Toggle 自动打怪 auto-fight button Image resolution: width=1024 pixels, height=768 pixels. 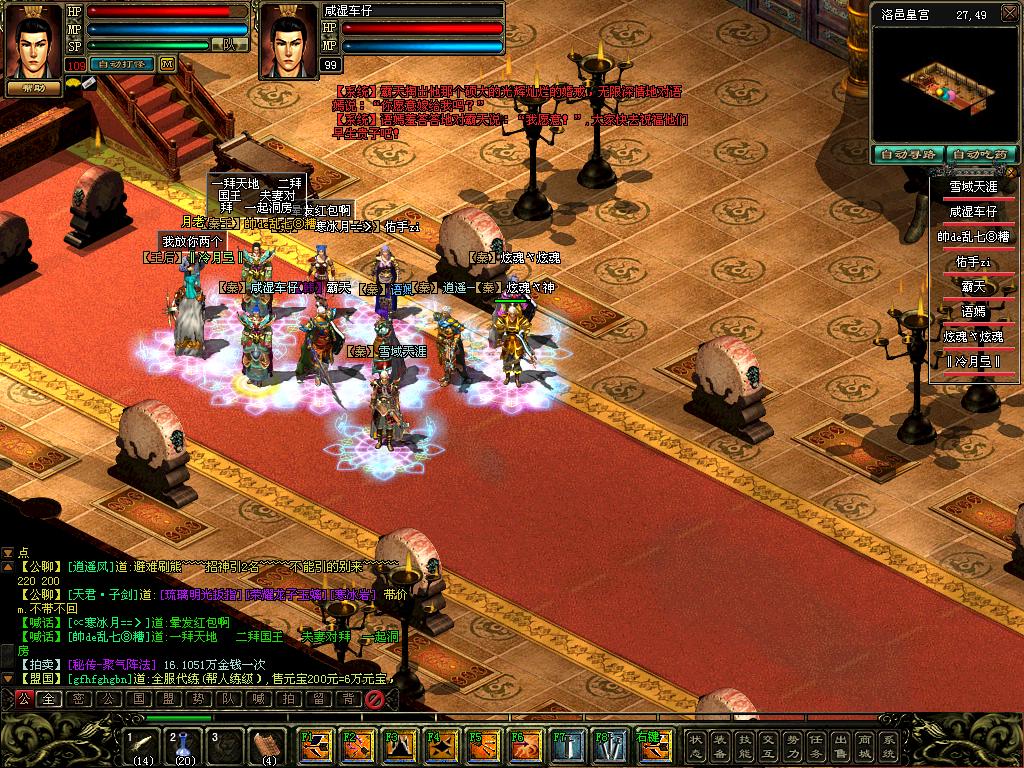click(x=122, y=64)
